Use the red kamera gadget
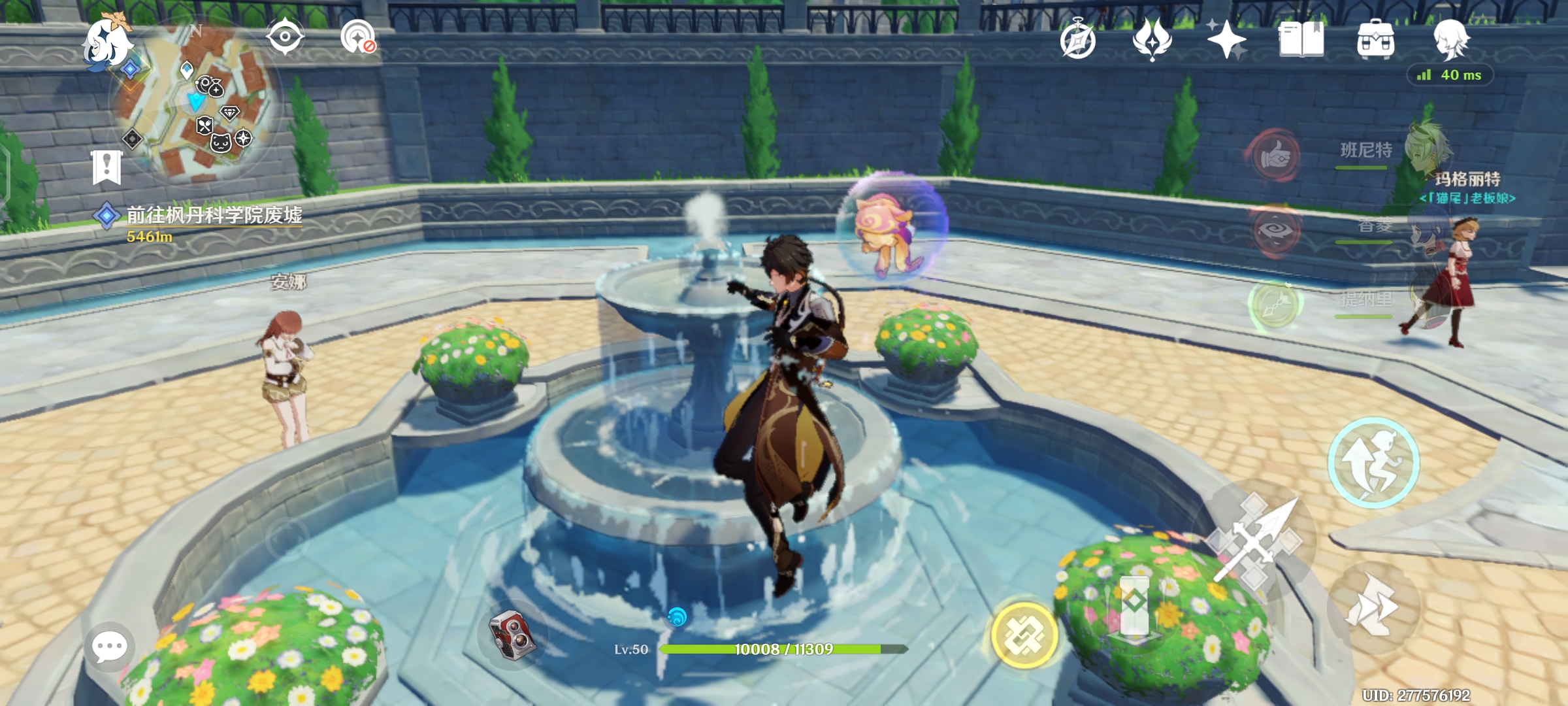This screenshot has height=706, width=1568. (513, 635)
